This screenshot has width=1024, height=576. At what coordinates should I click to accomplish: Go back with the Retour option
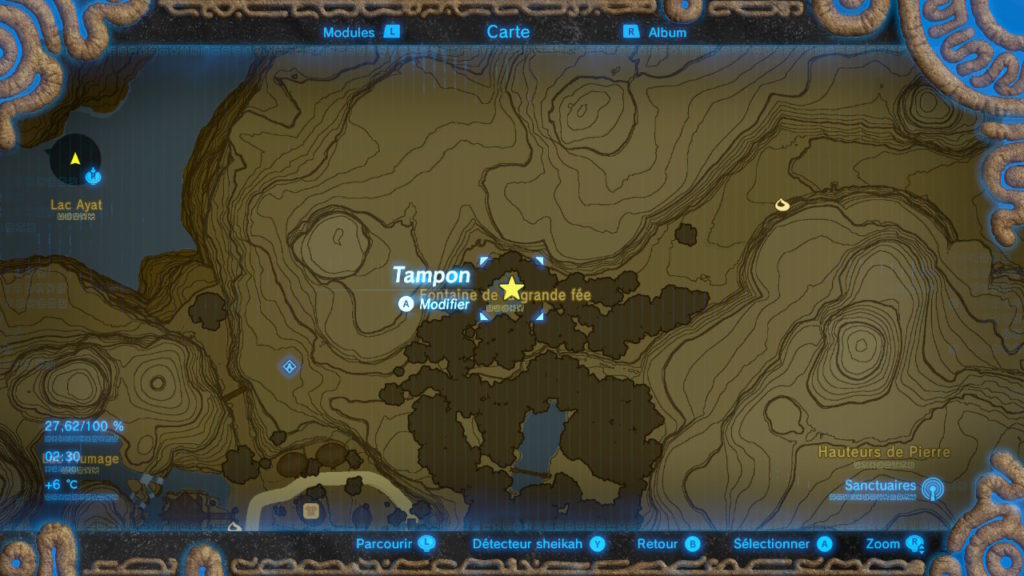[668, 544]
